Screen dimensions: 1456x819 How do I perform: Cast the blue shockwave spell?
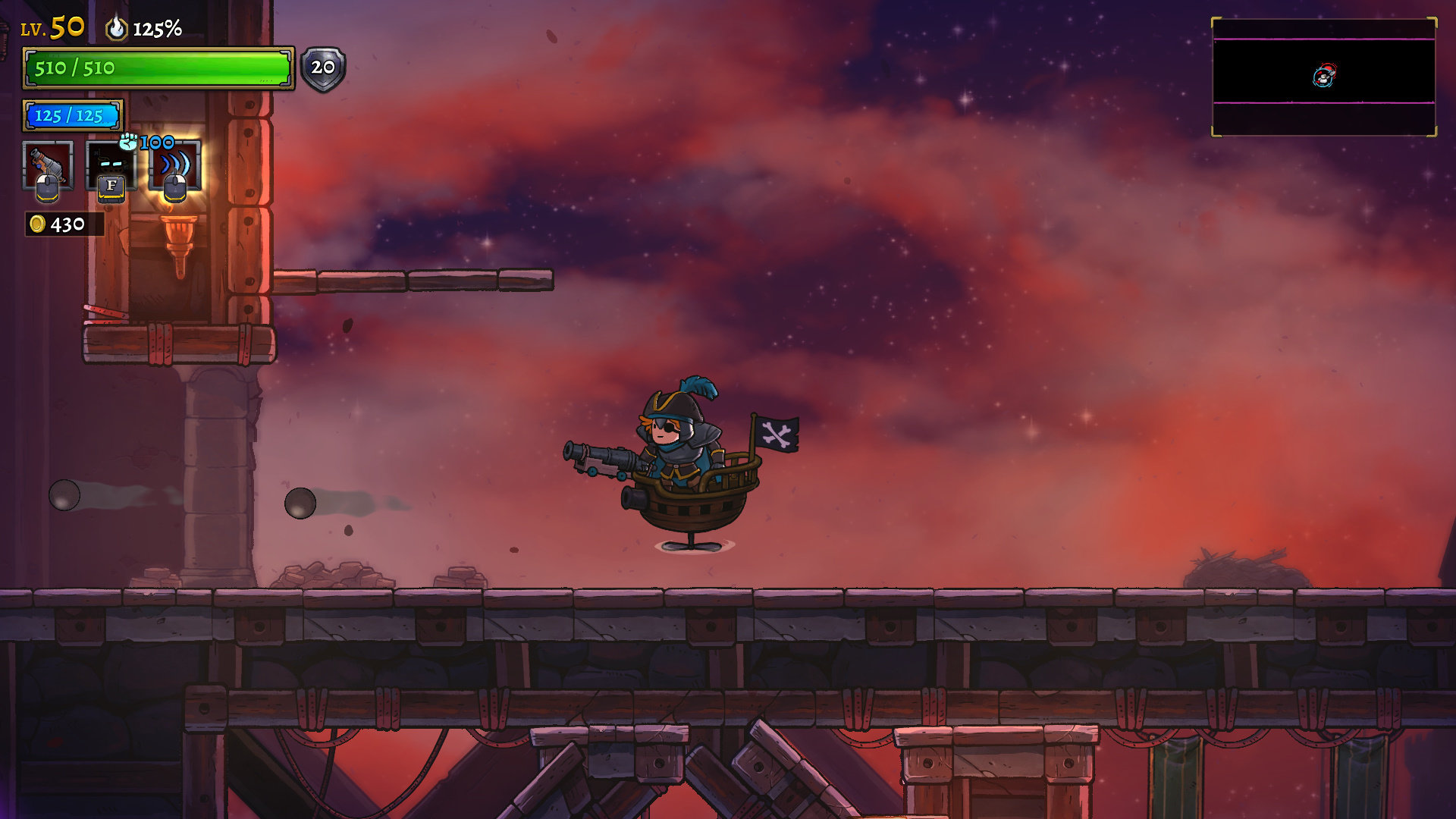pyautogui.click(x=175, y=165)
